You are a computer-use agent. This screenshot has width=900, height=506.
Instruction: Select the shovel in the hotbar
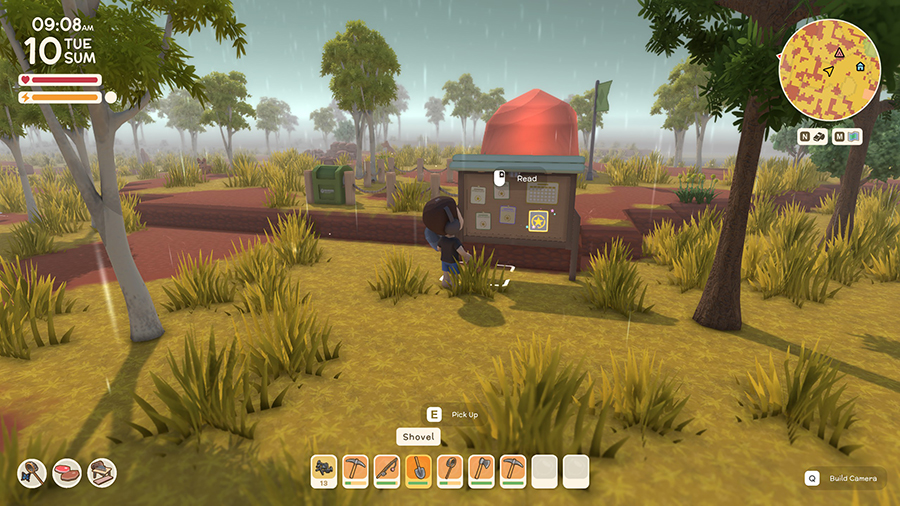tap(419, 469)
